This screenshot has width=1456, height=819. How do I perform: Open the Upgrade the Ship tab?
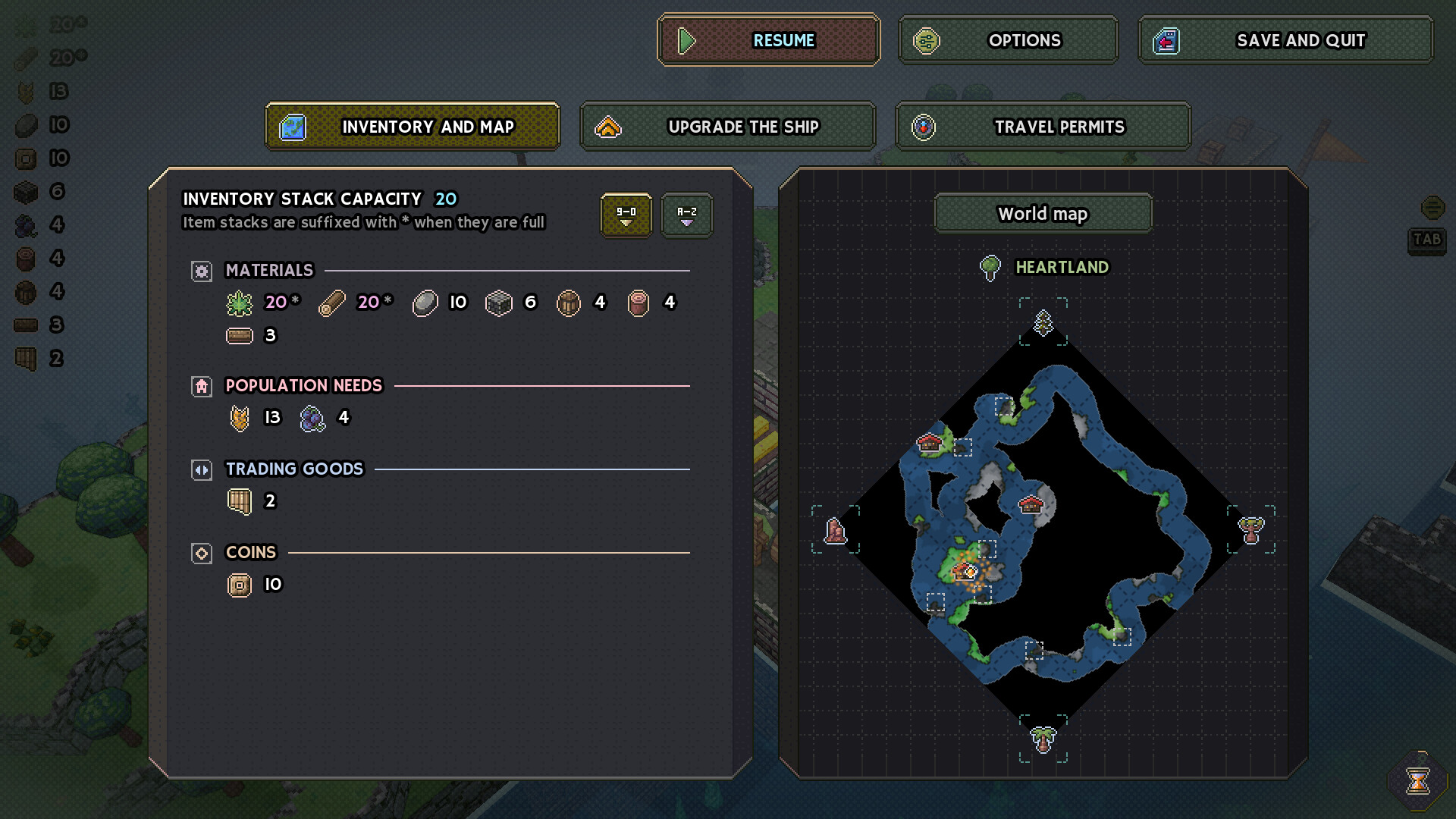pos(727,127)
